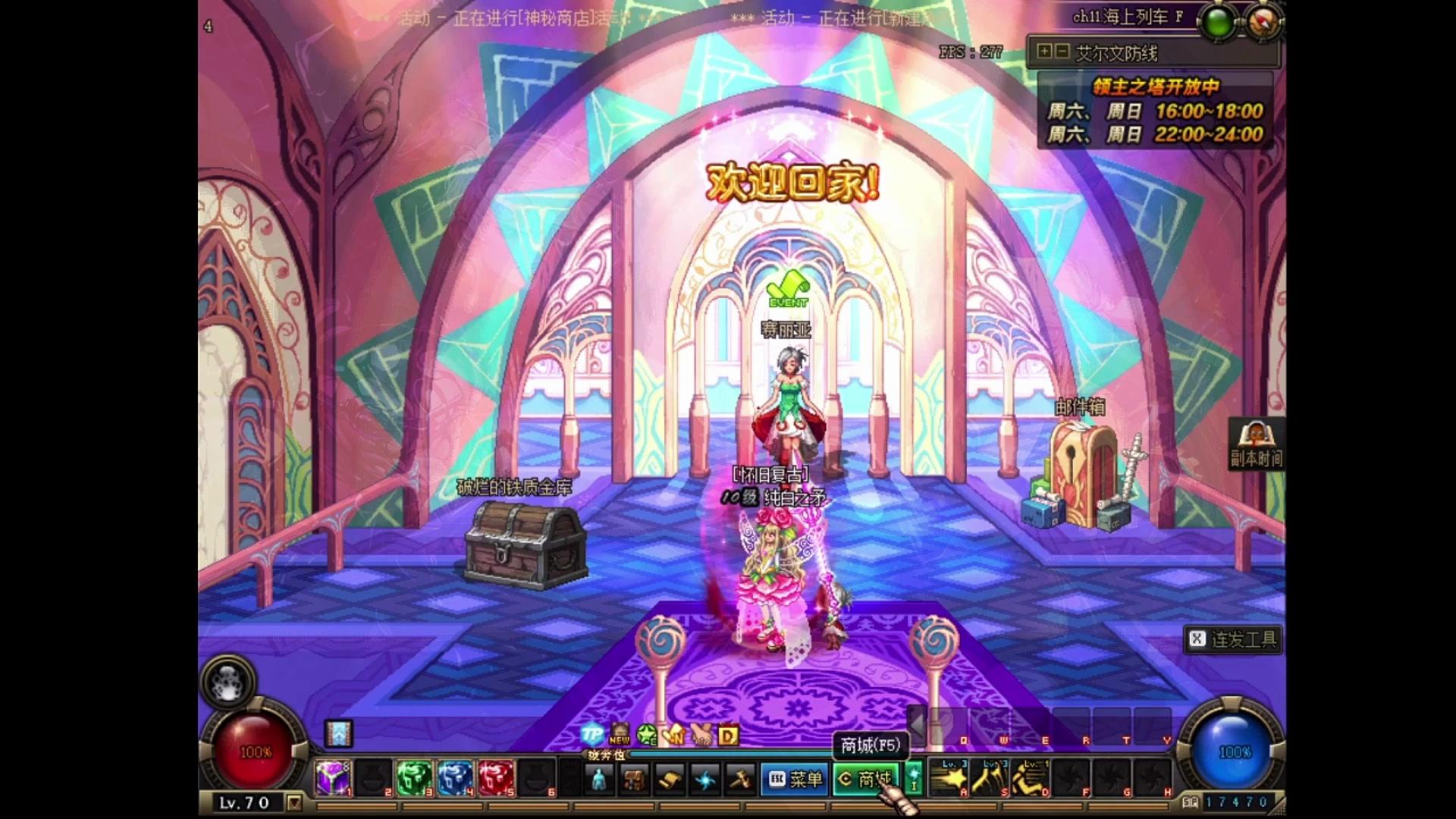Click the dropdown arrow beside Lv. 70

point(294,802)
